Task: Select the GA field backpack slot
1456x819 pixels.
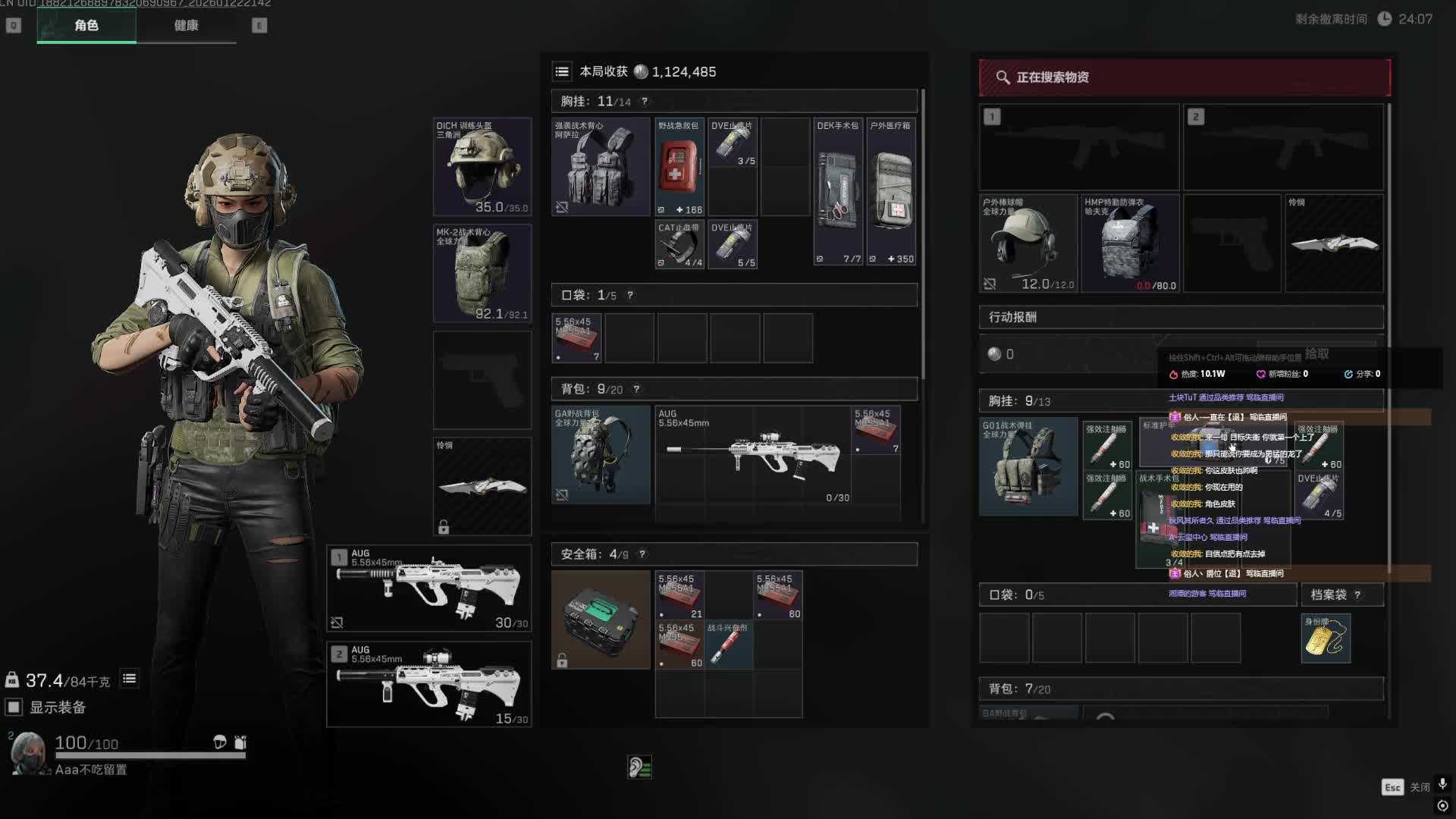Action: 601,455
